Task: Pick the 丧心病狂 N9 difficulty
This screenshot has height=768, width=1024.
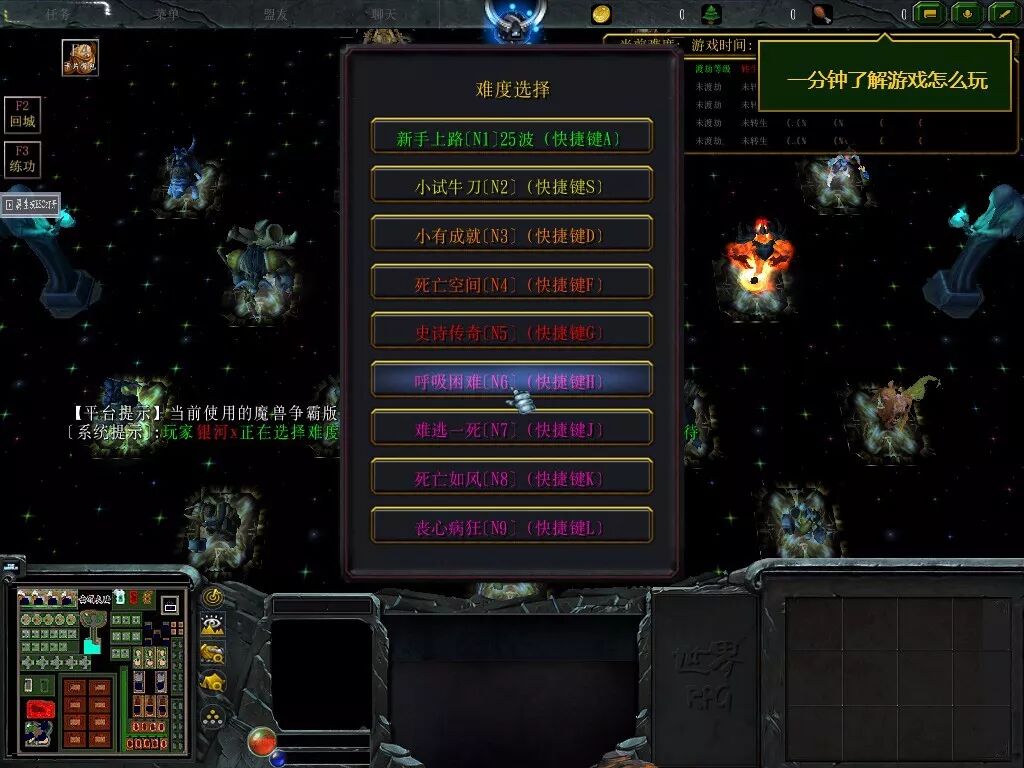Action: [511, 527]
